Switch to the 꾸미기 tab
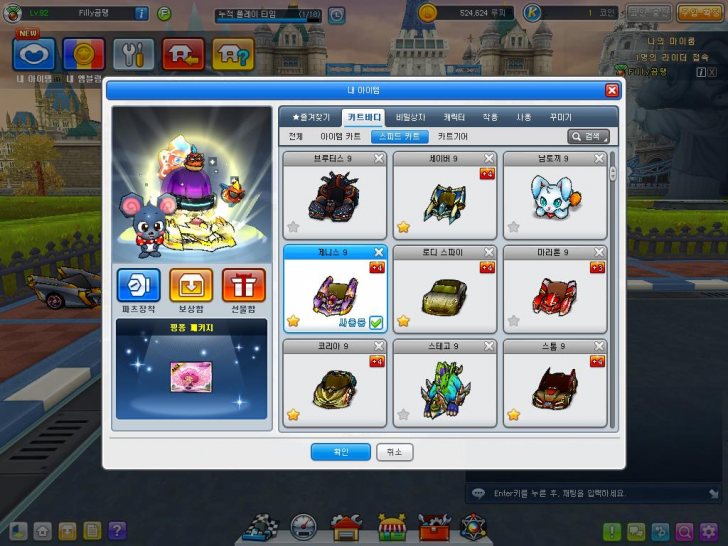 560,117
